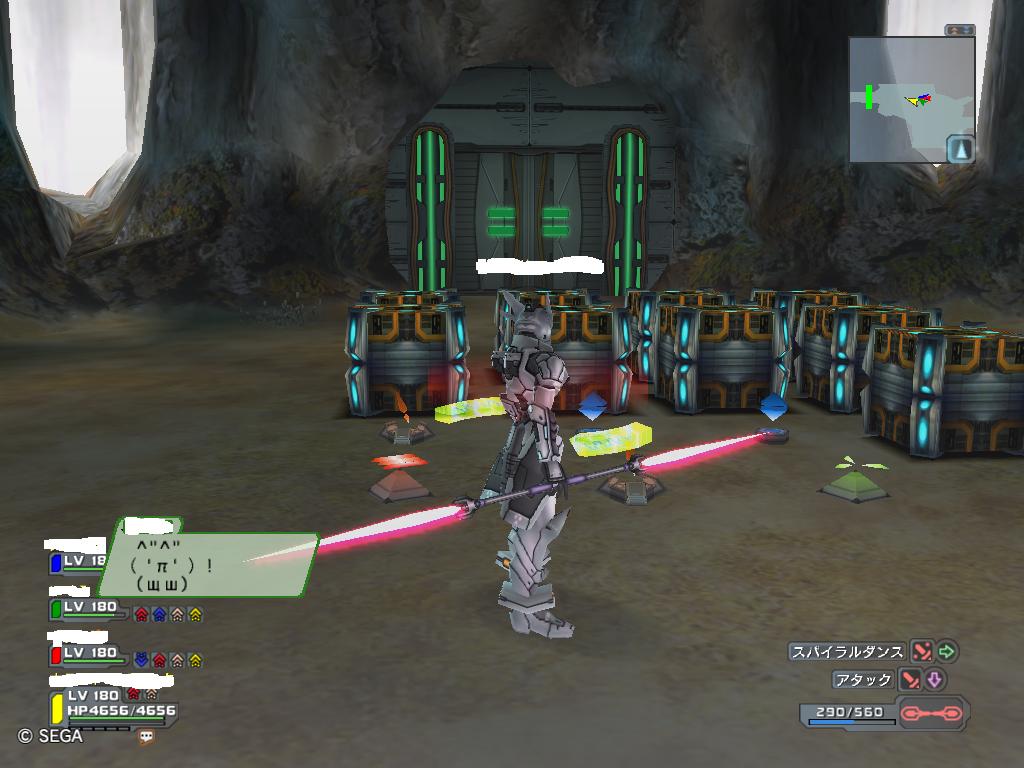
Task: Select the green party member entry
Action: point(90,608)
